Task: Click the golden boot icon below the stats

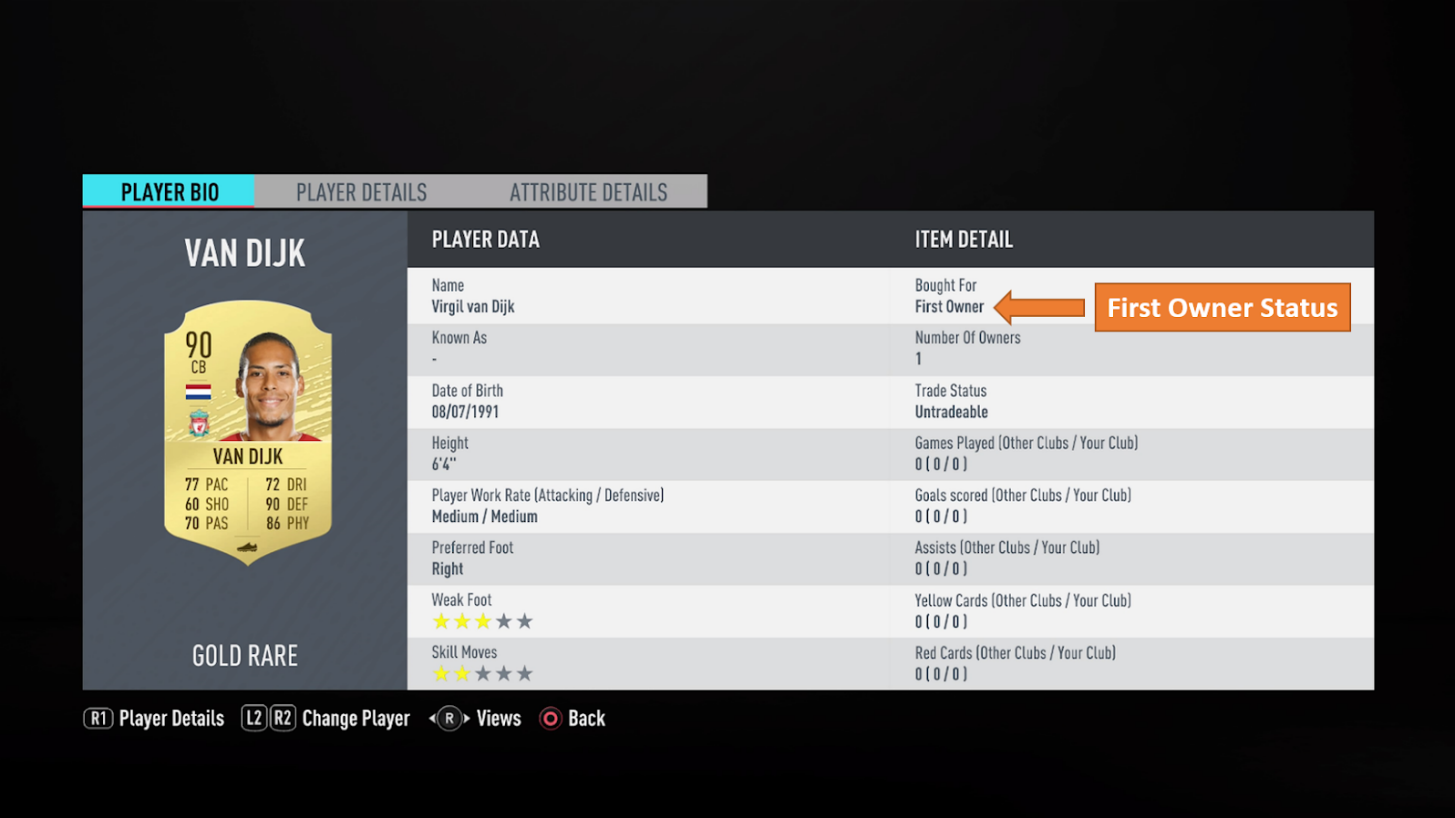Action: [249, 546]
